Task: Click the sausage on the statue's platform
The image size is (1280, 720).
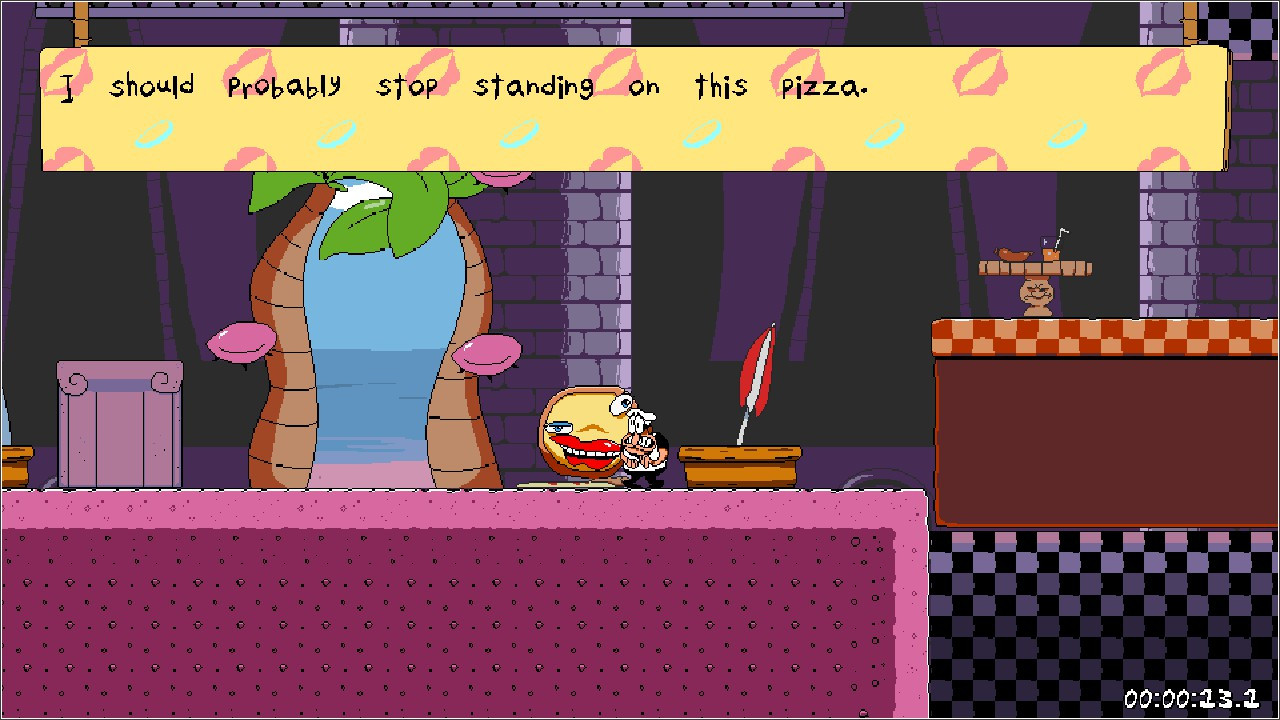Action: (x=1013, y=254)
